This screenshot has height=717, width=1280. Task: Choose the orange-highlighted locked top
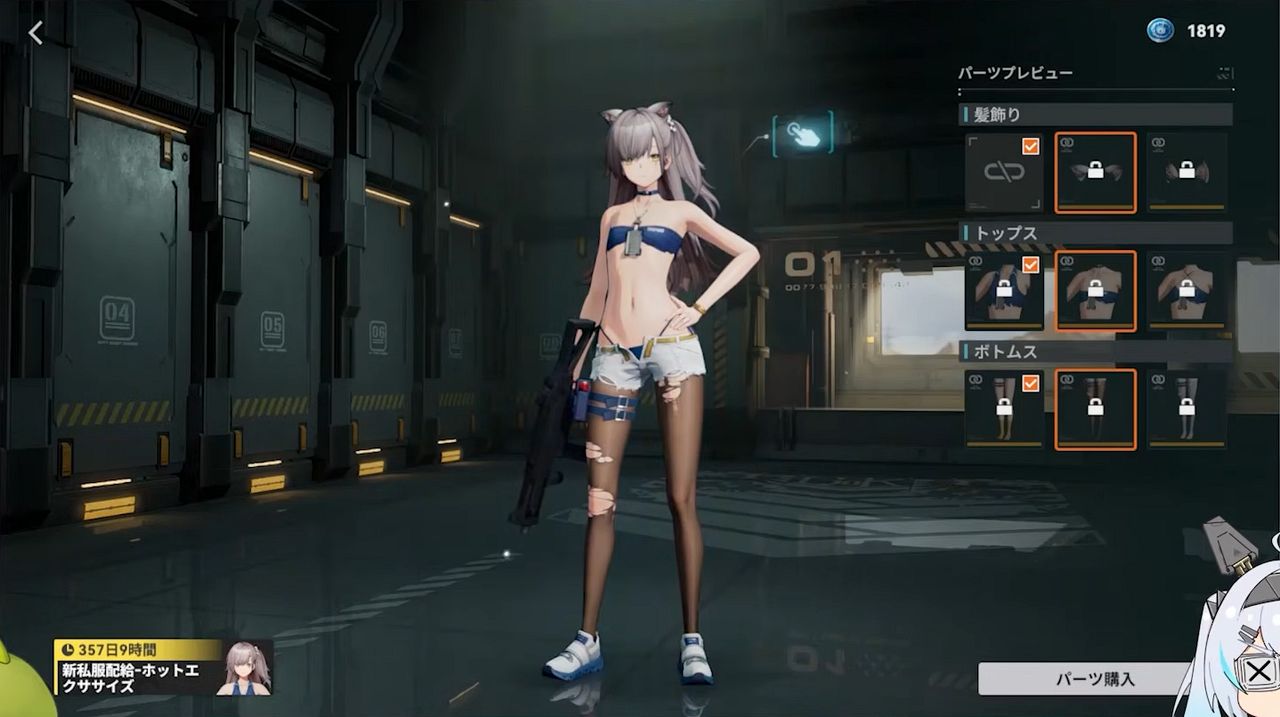pyautogui.click(x=1095, y=291)
